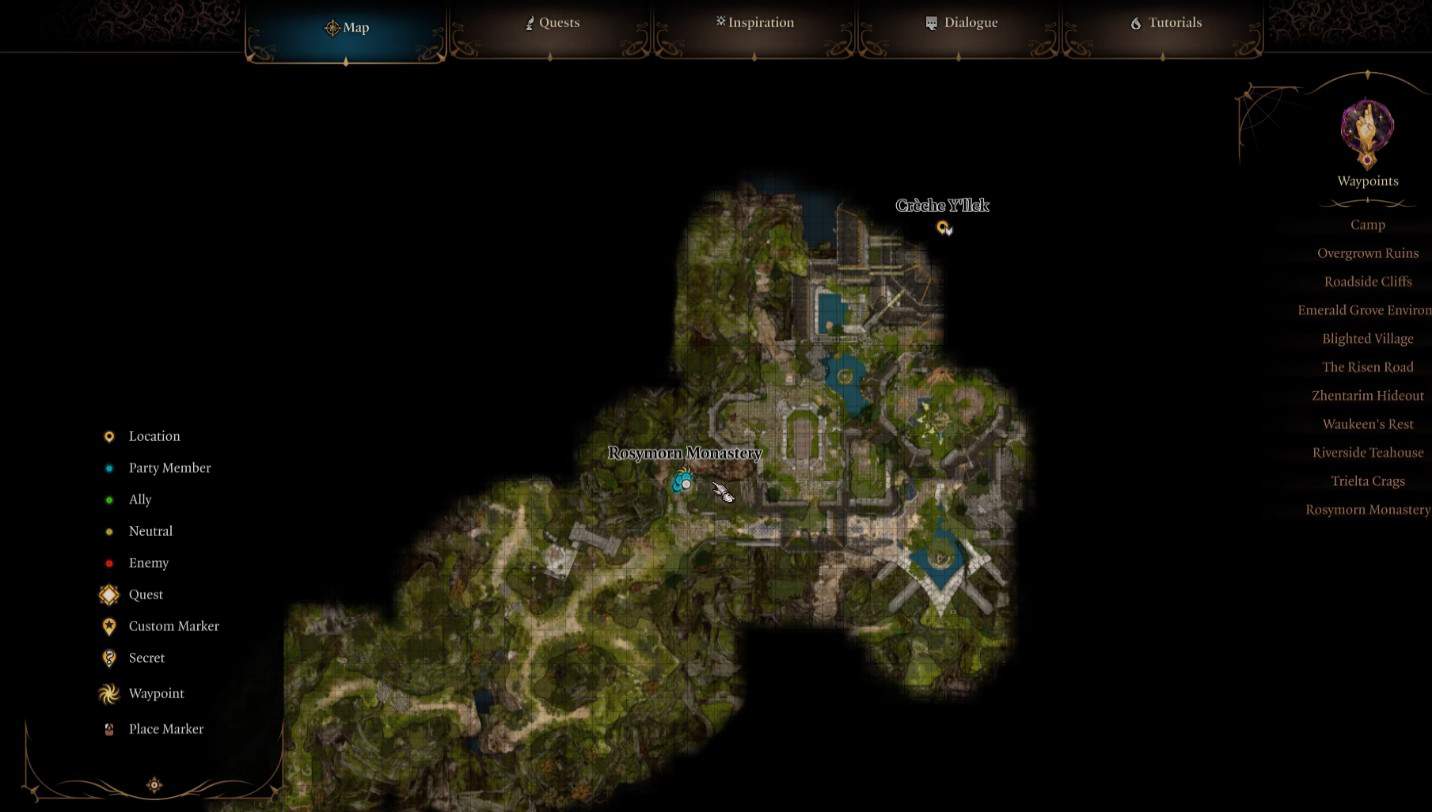Select the Quest marker icon in the legend
Screen dimensions: 1432x812
108,594
